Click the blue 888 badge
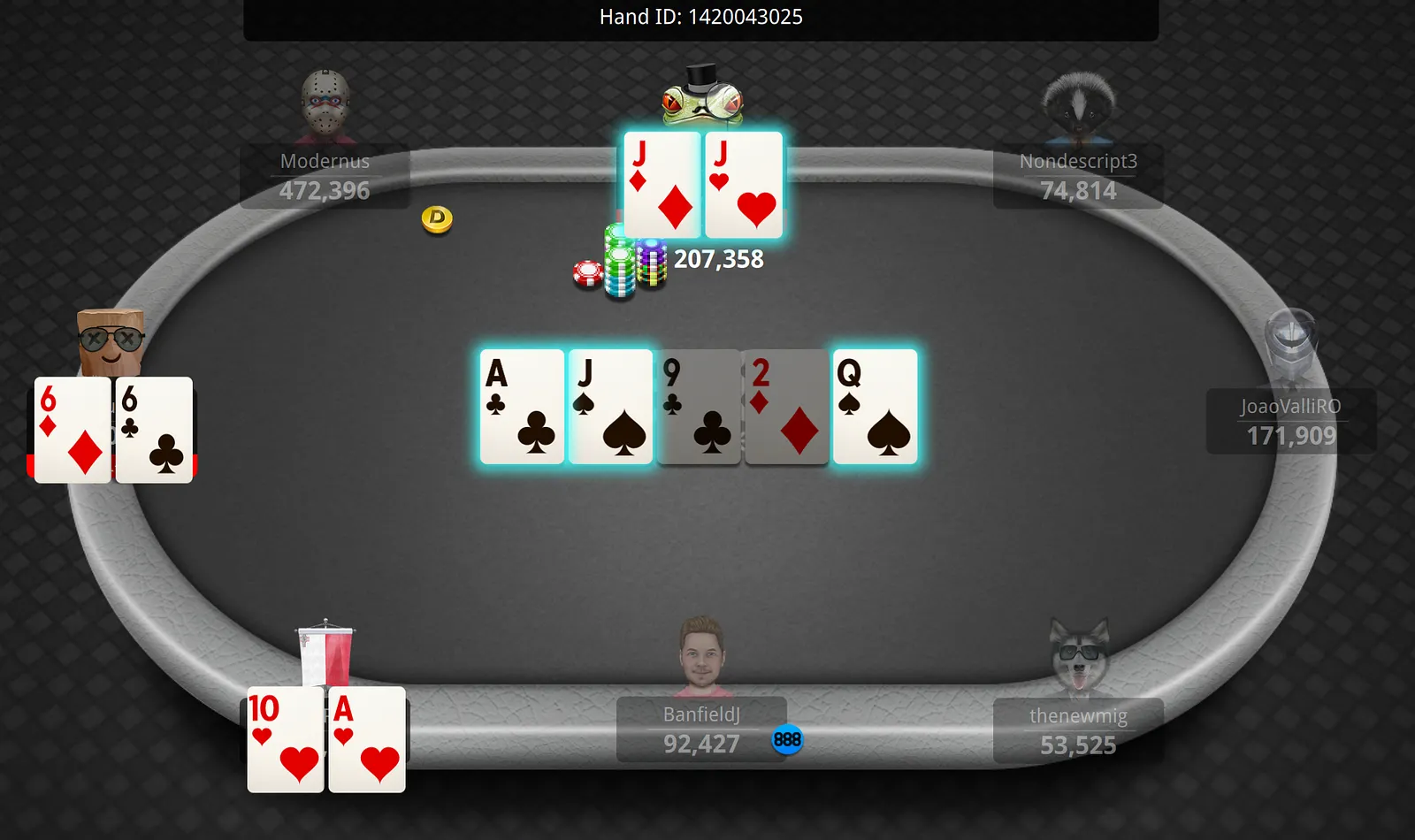This screenshot has width=1415, height=840. [x=786, y=740]
